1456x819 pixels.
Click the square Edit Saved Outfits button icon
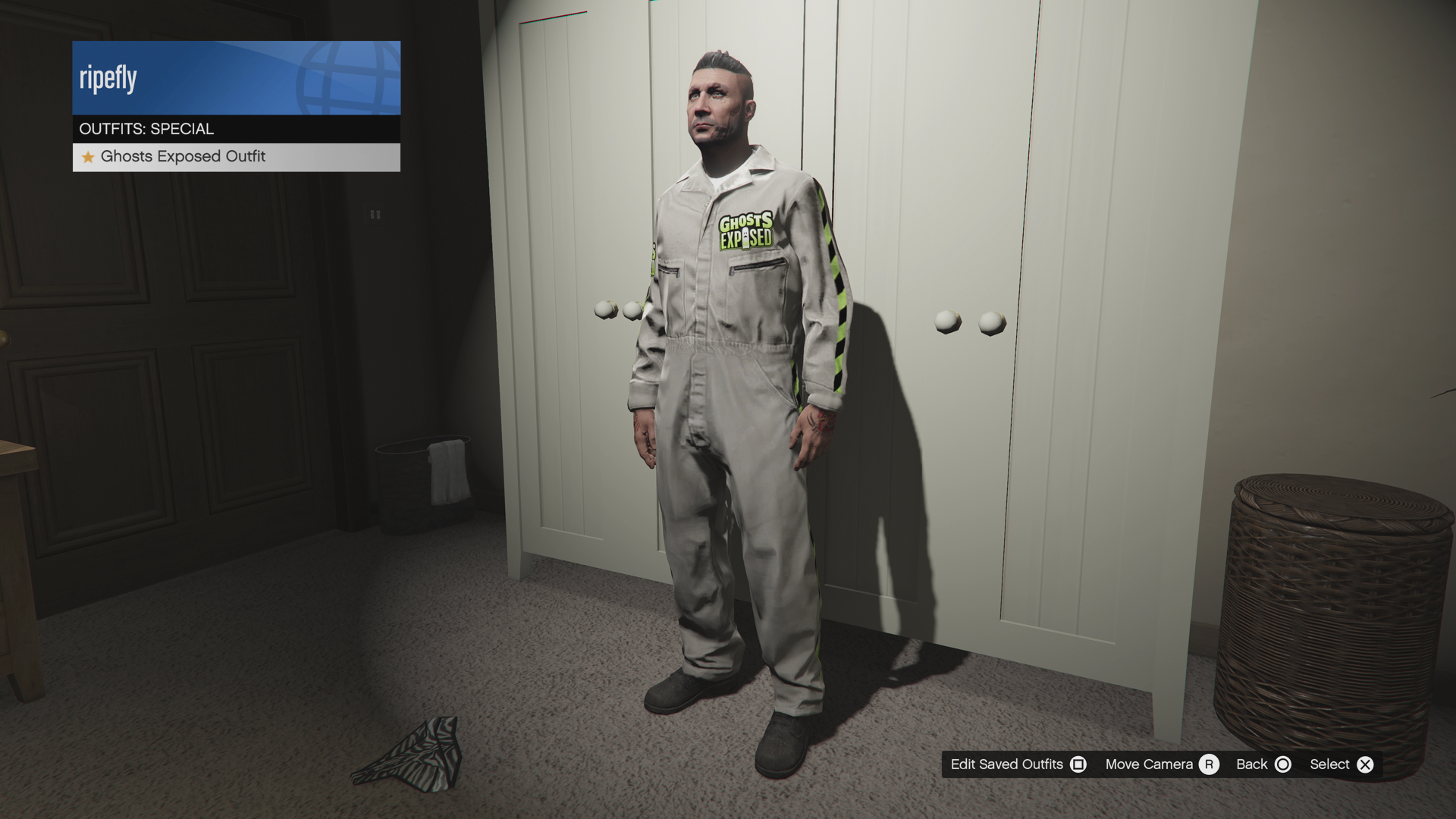[1080, 764]
